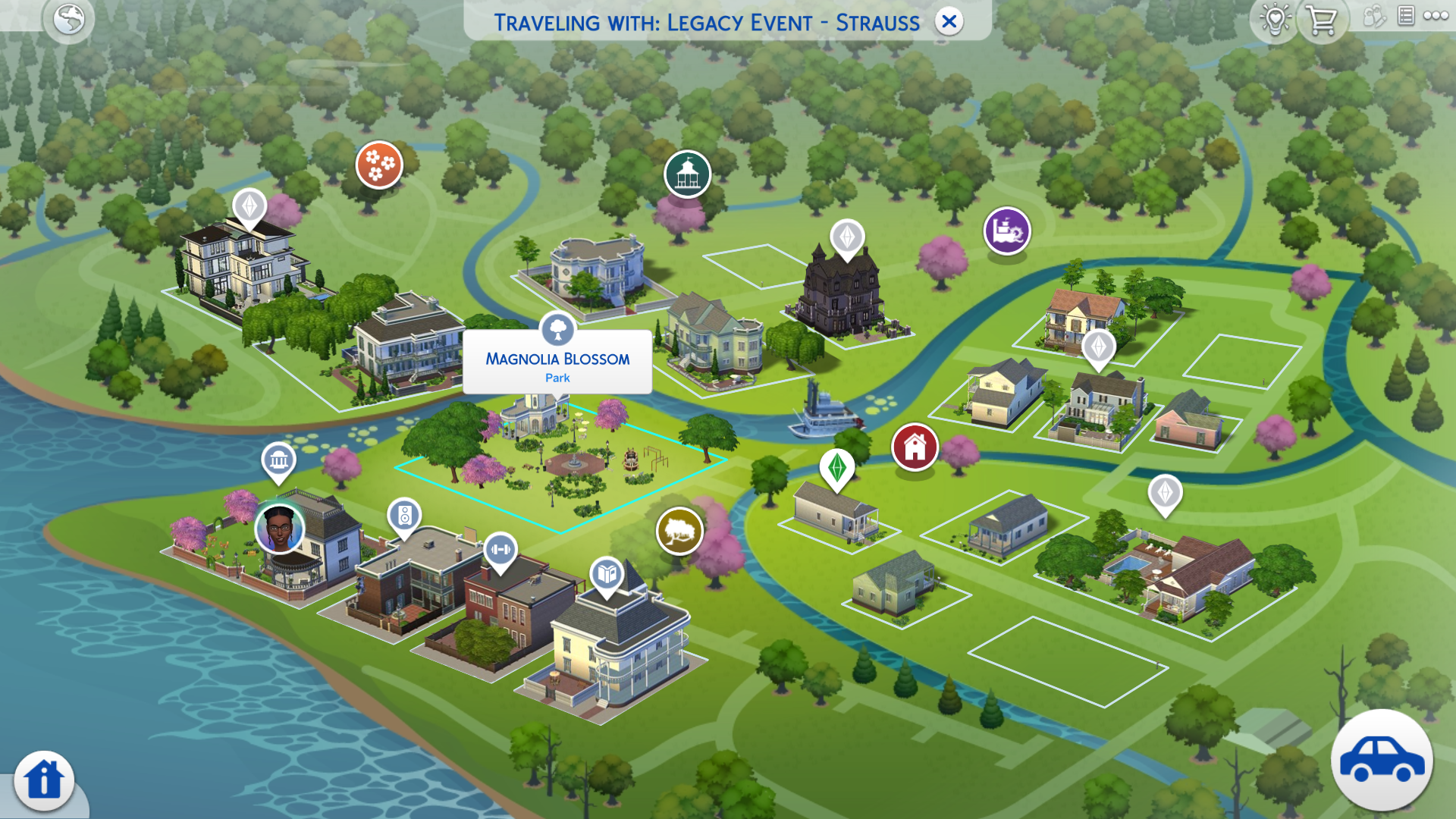Show the blue info button panel
1456x819 pixels.
pyautogui.click(x=44, y=780)
